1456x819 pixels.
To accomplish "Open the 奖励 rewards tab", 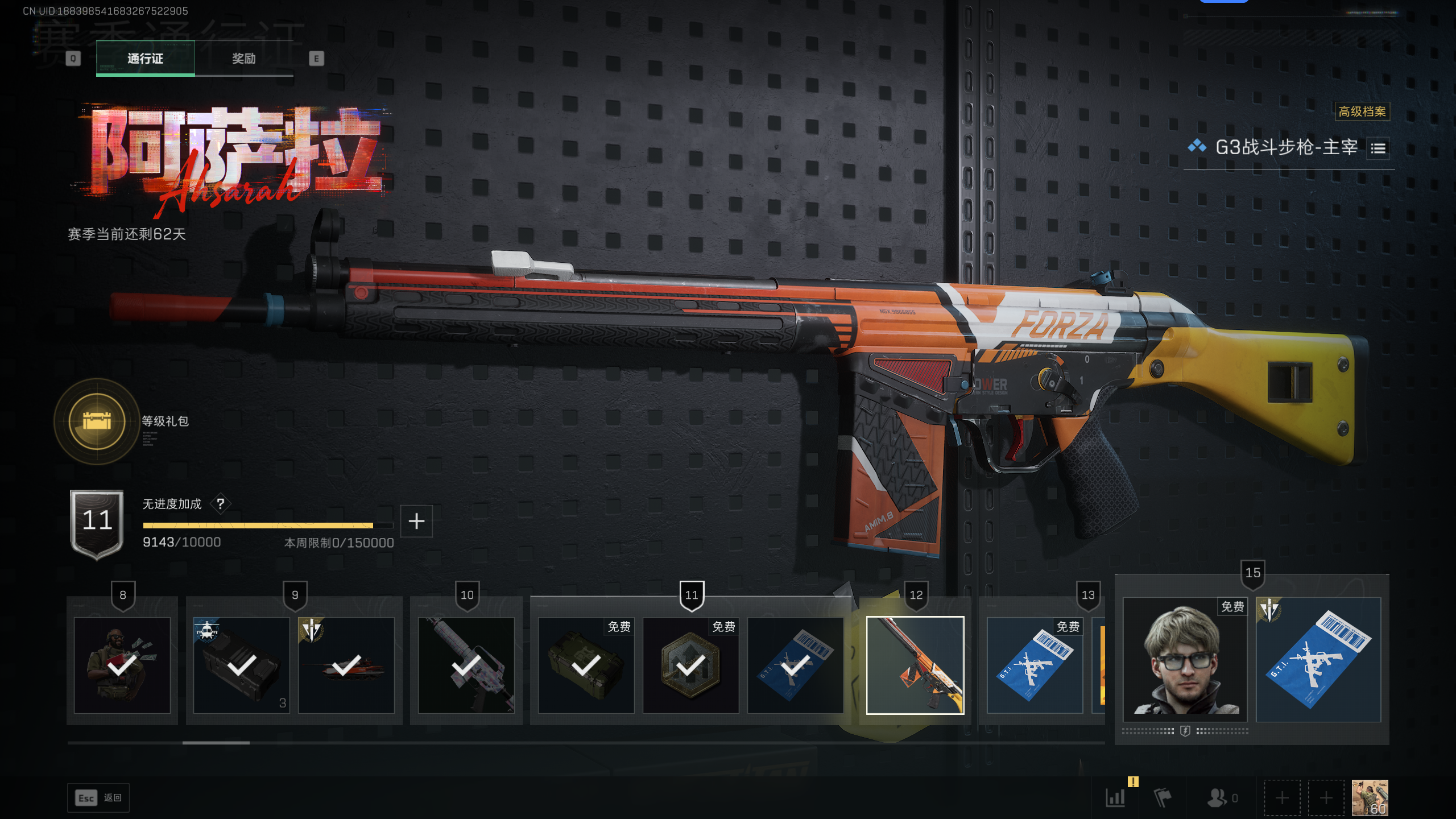I will point(243,58).
